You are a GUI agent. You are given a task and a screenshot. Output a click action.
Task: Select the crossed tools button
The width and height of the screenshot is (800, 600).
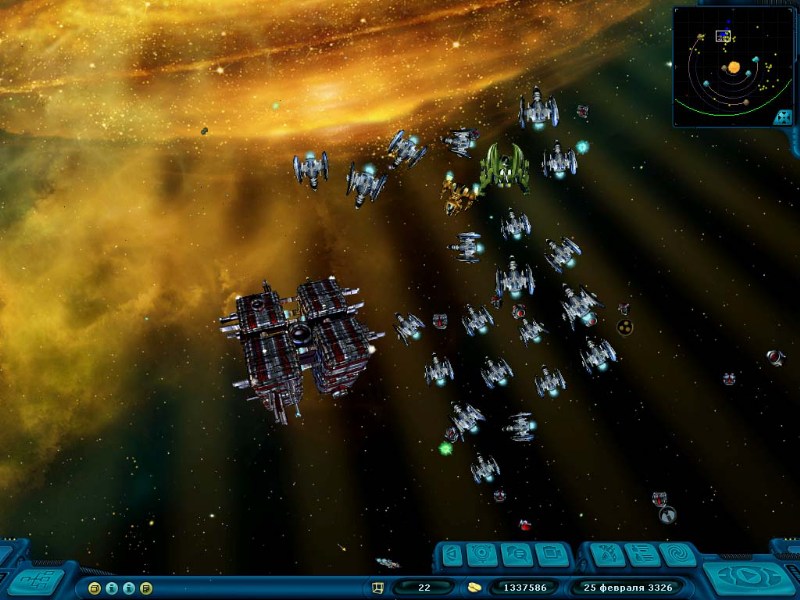606,554
